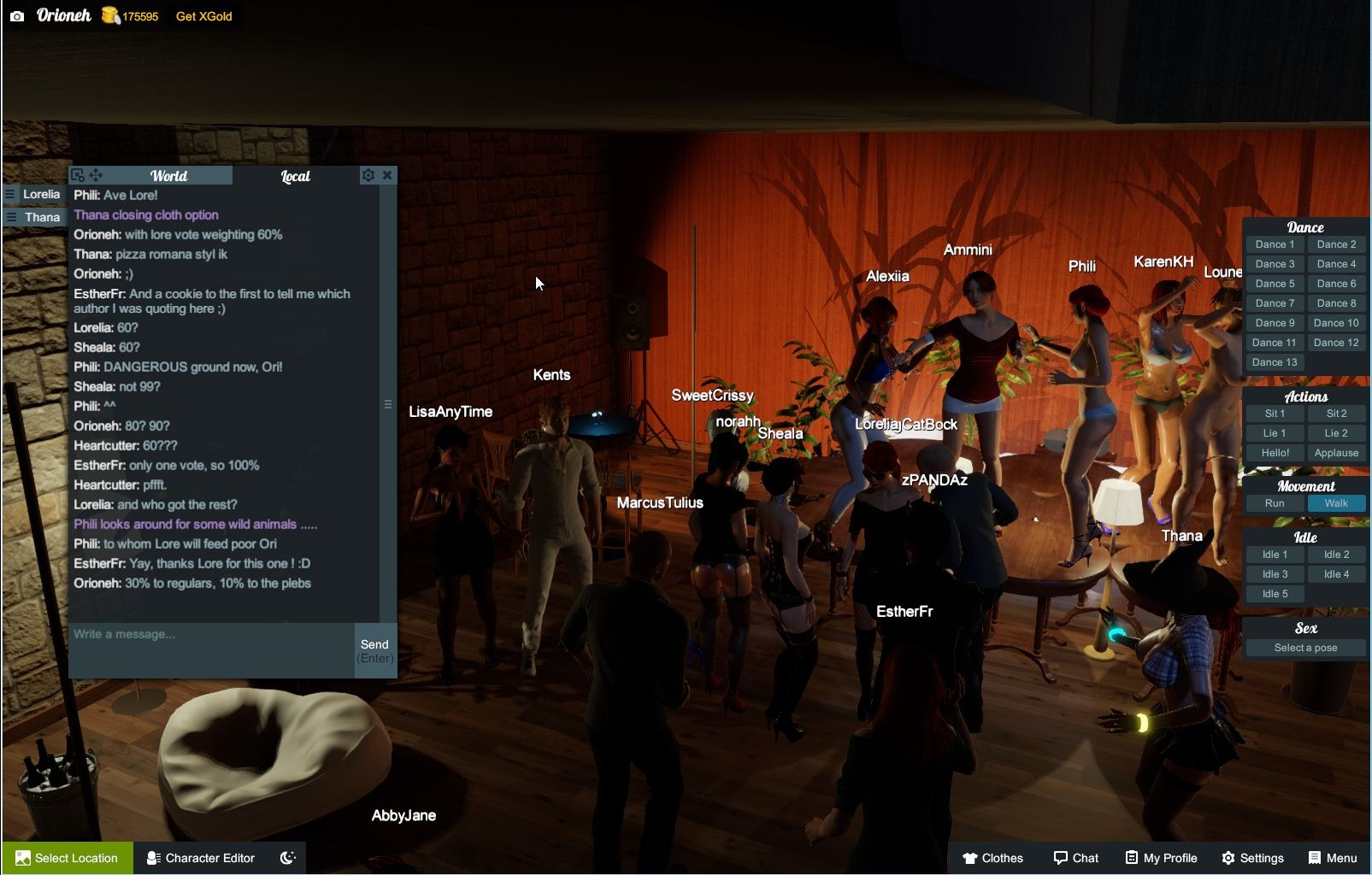Open the menu beside Lorelia's name
The image size is (1372, 875).
click(10, 194)
